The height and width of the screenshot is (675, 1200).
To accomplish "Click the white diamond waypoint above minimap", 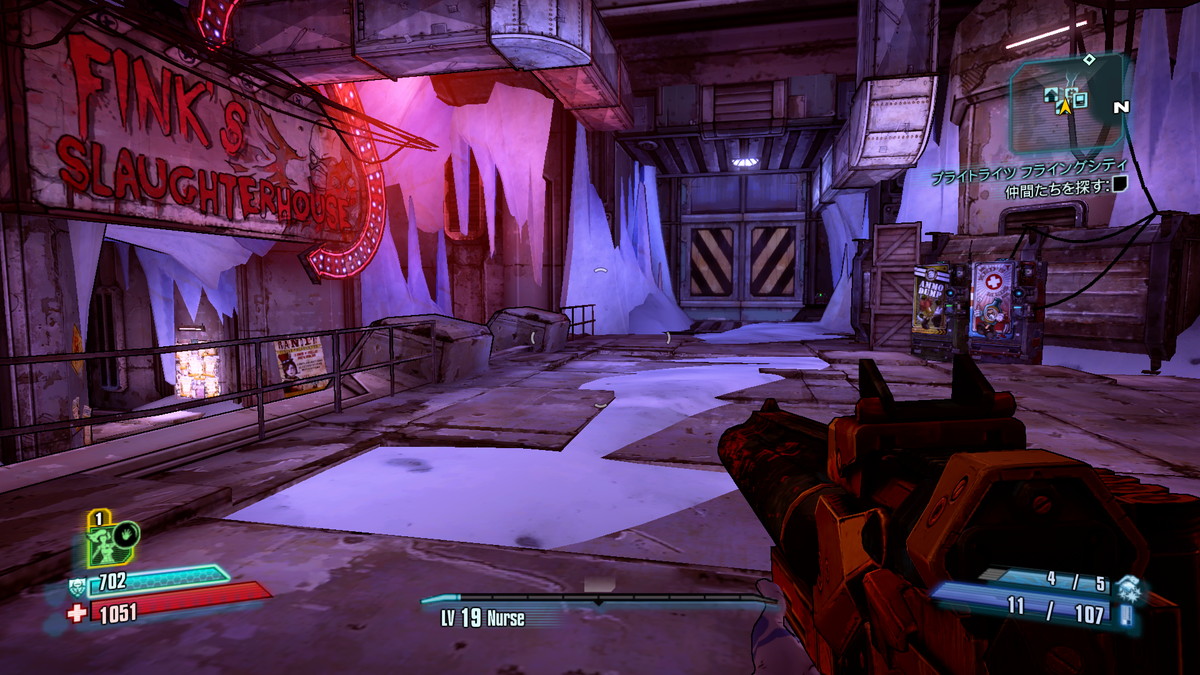I will pyautogui.click(x=1089, y=60).
